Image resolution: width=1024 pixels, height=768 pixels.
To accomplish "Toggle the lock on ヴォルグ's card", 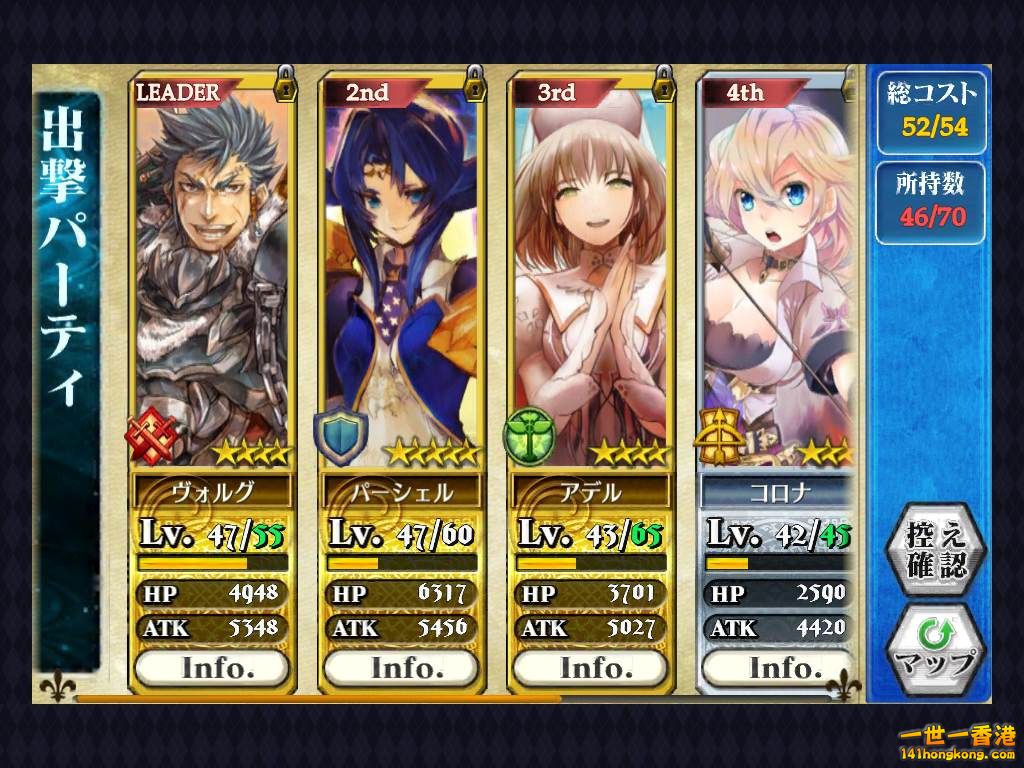I will [x=286, y=83].
